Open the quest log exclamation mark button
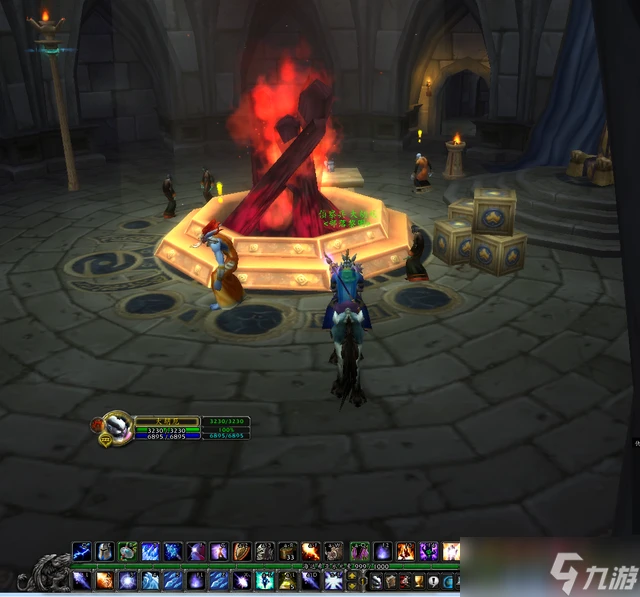640x597 pixels. tap(432, 581)
